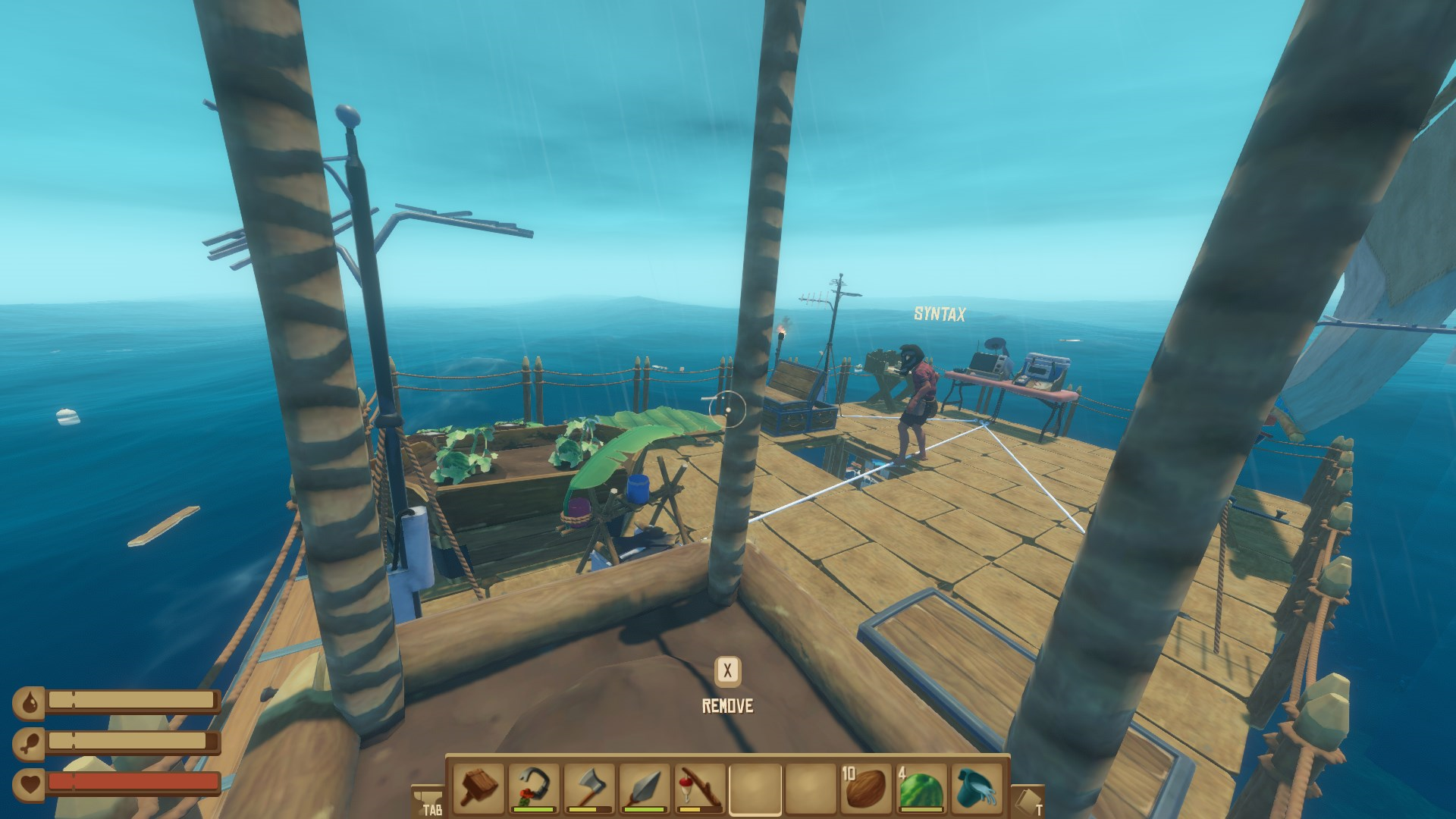1456x819 pixels.
Task: Equip the fishing rod slot
Action: click(699, 788)
